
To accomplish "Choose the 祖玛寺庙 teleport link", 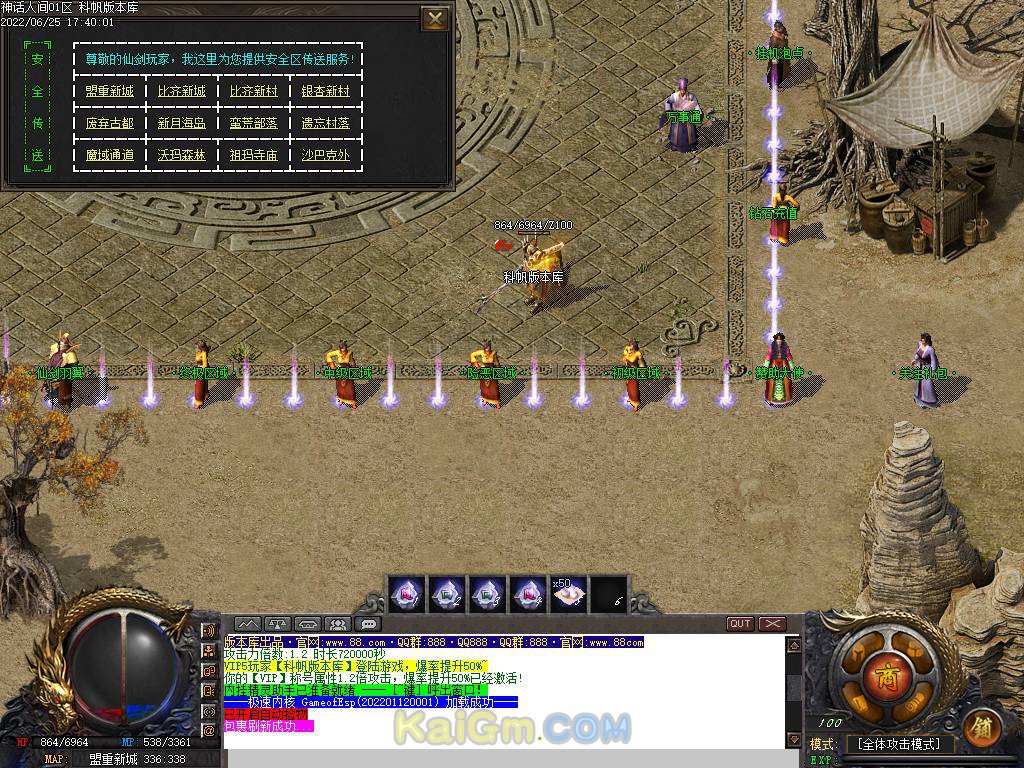I will 253,155.
